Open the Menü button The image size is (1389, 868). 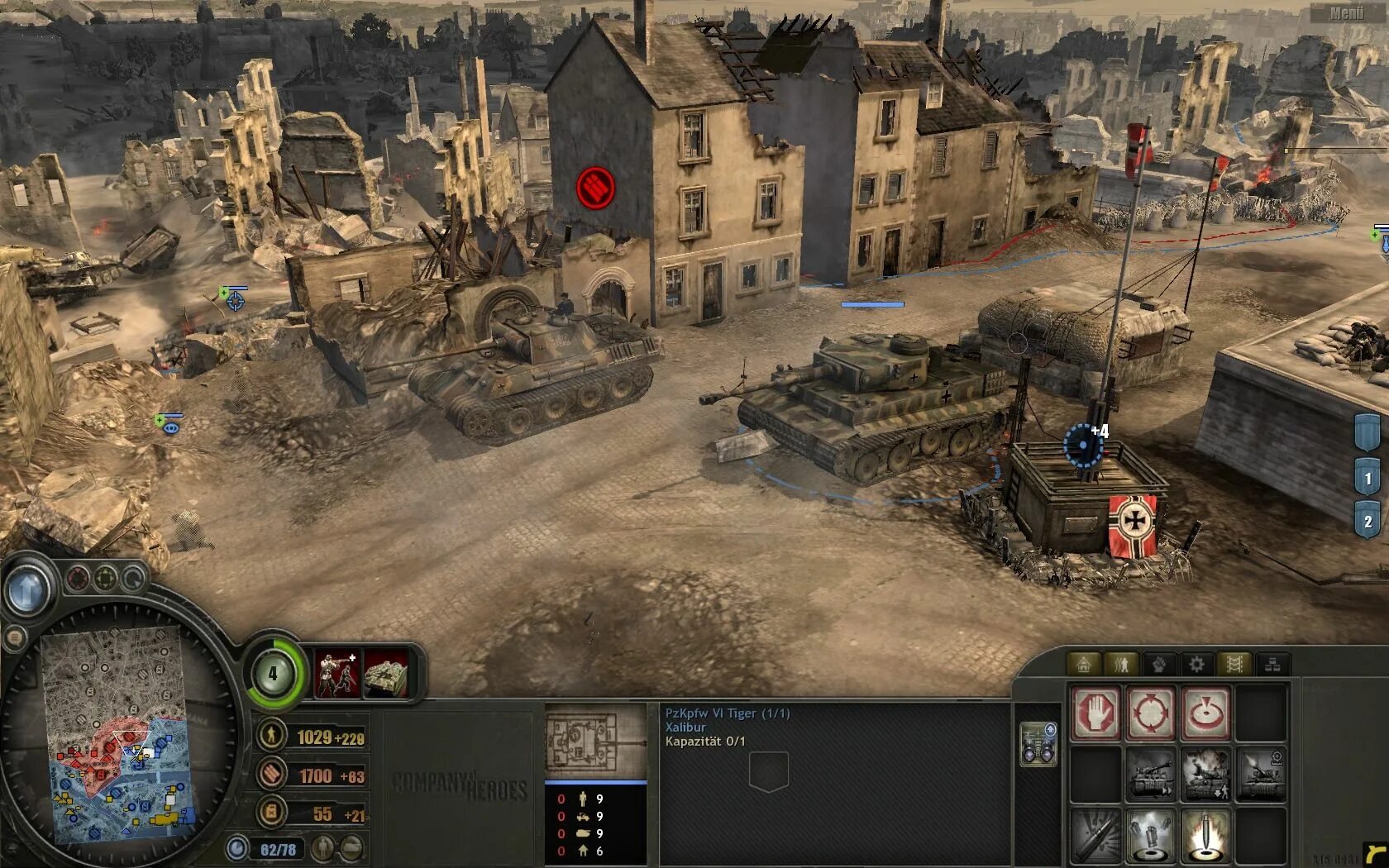pyautogui.click(x=1347, y=13)
